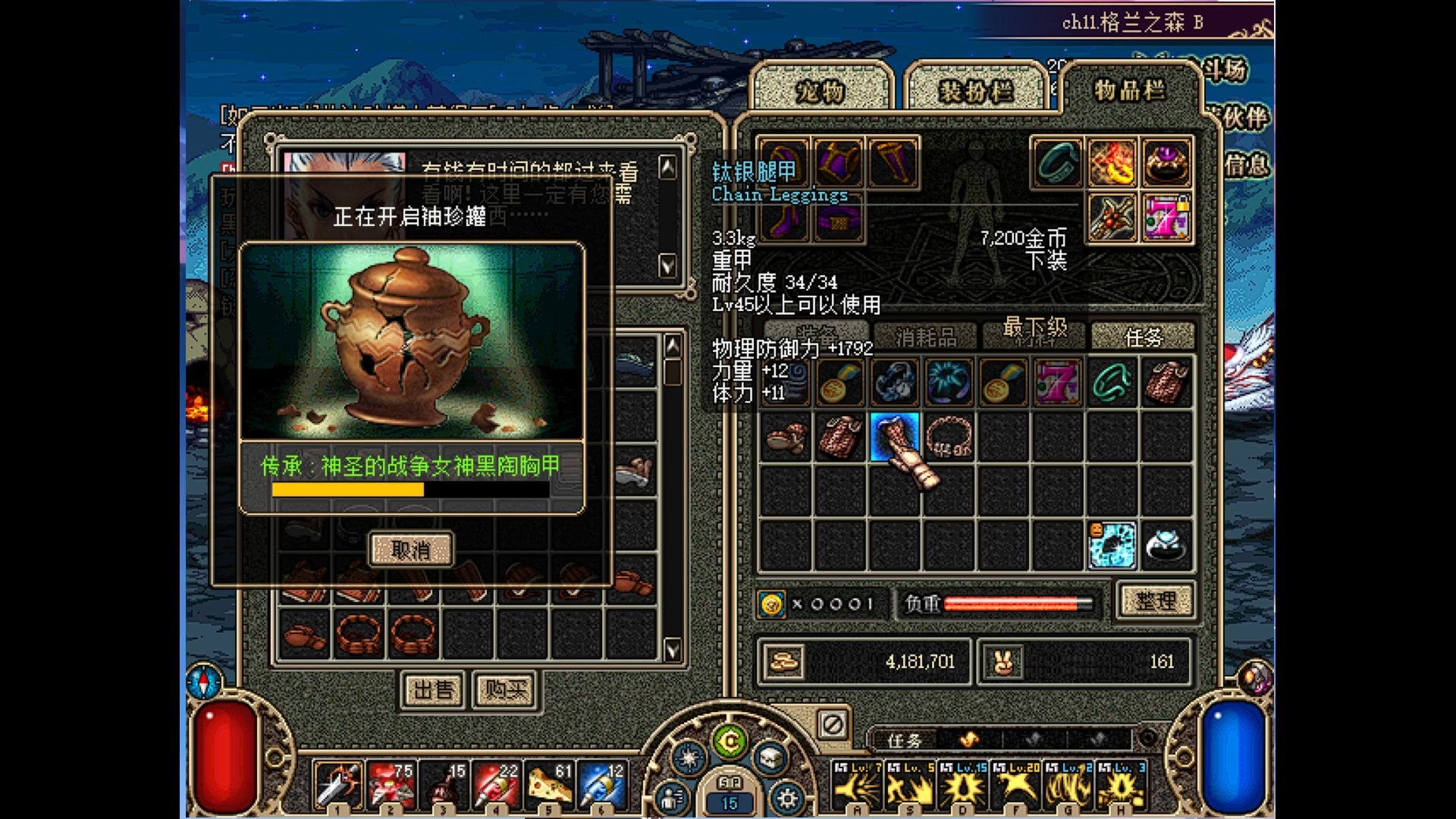Select the silver ring inventory item
Image resolution: width=1456 pixels, height=819 pixels.
1166,545
